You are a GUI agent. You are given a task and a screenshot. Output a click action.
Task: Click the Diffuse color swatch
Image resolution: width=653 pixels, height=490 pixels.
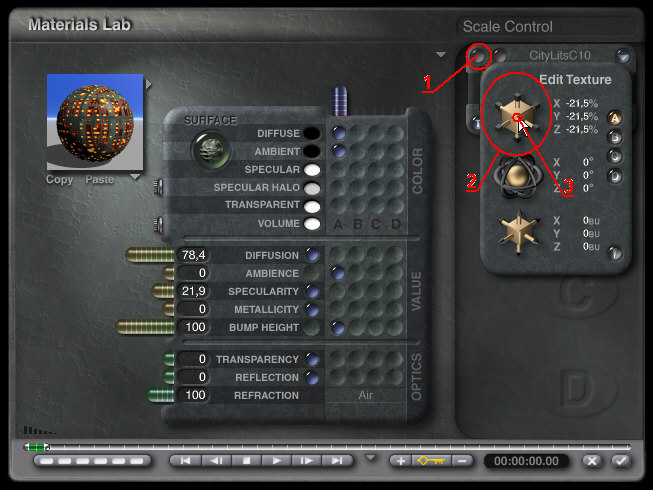tap(312, 133)
